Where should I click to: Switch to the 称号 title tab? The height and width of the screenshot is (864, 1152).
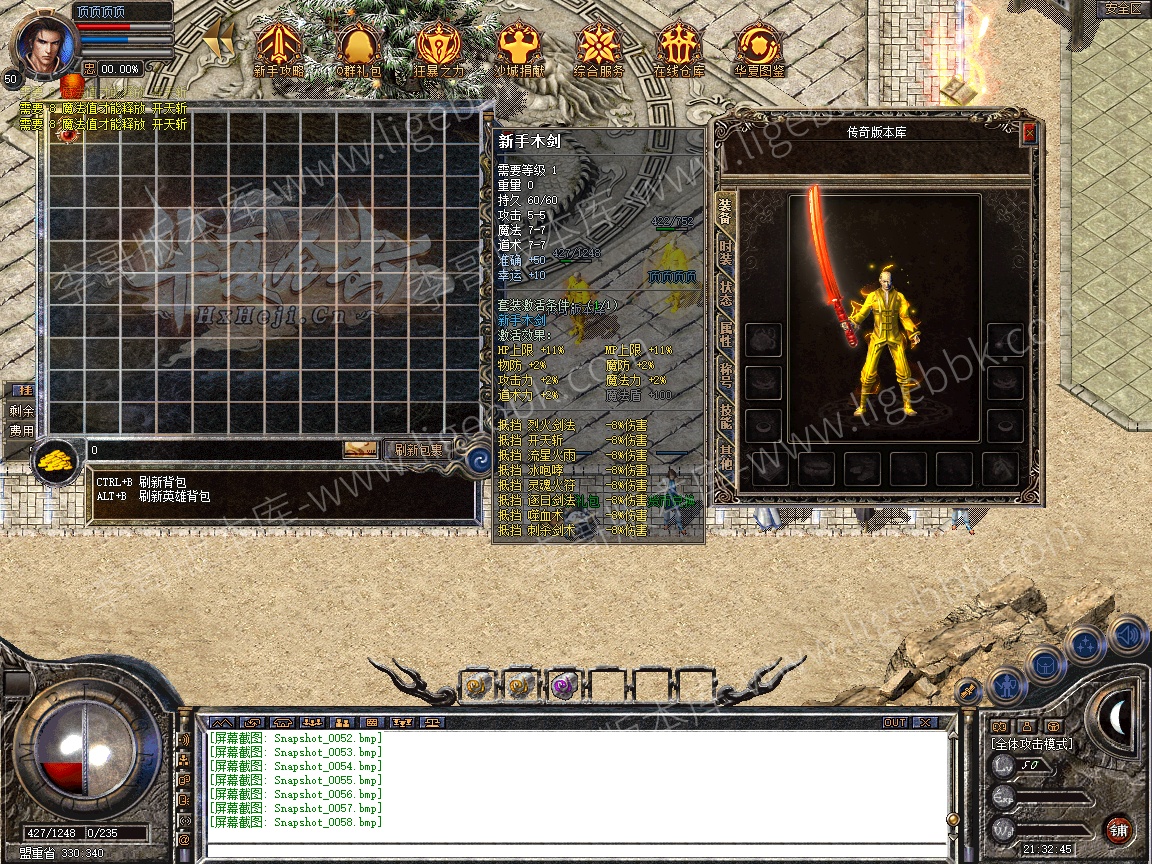pyautogui.click(x=726, y=379)
